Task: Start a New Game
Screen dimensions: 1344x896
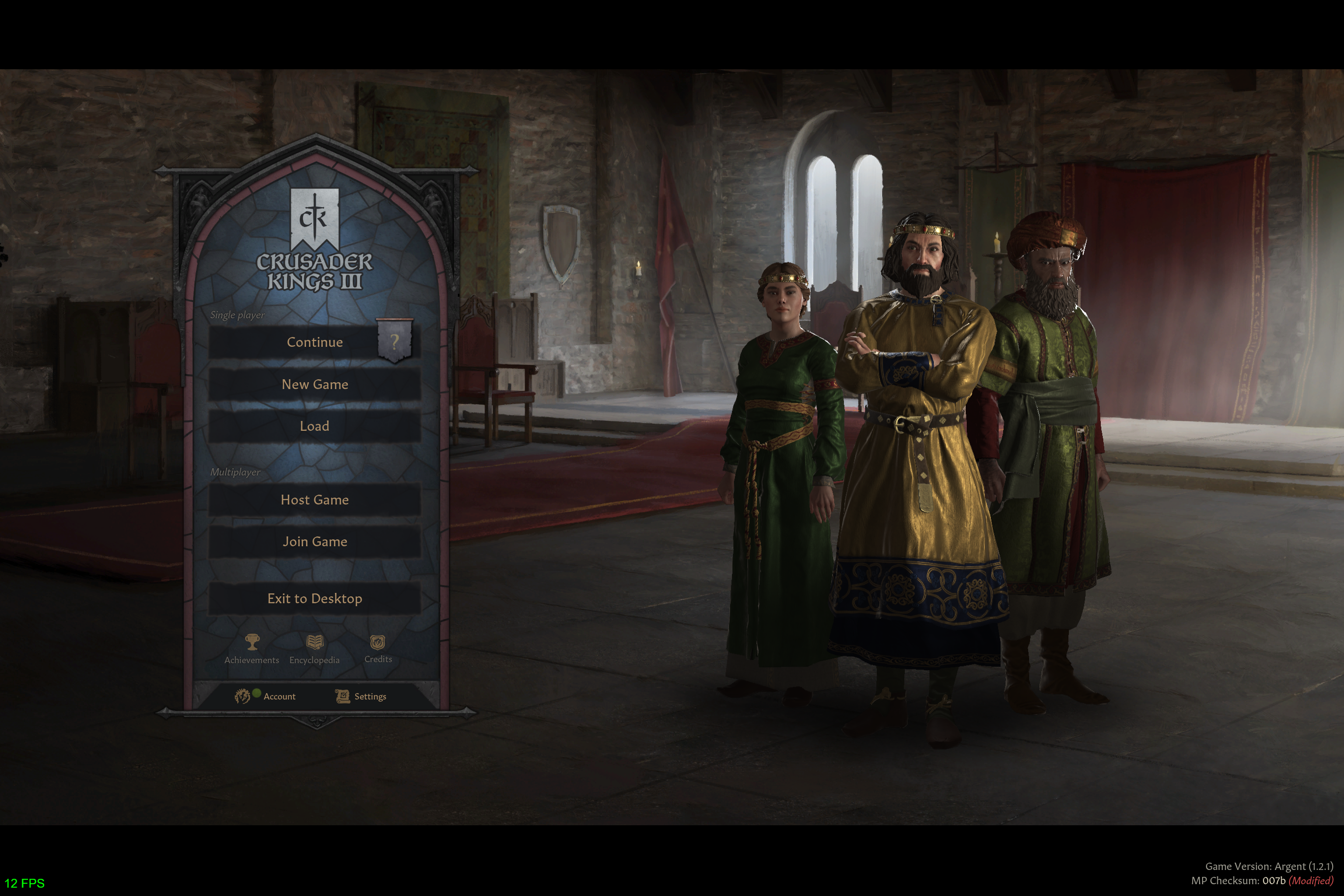Action: click(x=315, y=385)
